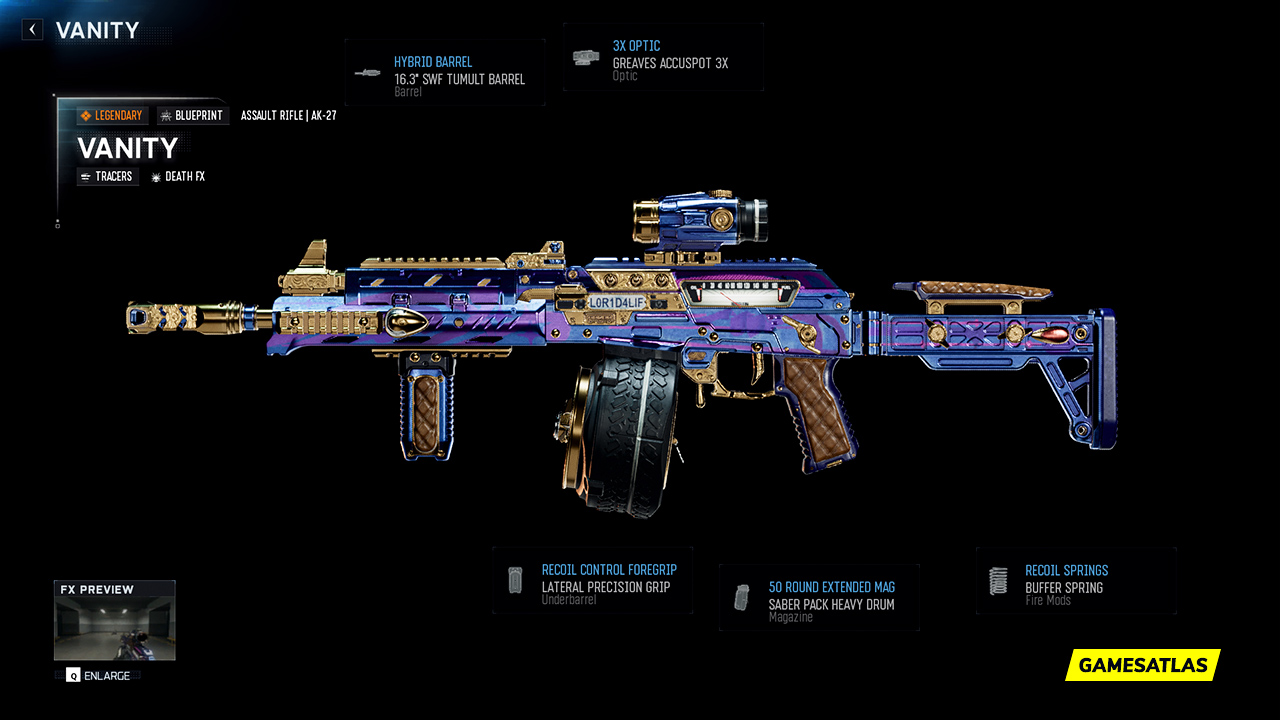Open the 50 Round Extended Mag card
Viewport: 1280px width, 720px height.
click(x=818, y=596)
